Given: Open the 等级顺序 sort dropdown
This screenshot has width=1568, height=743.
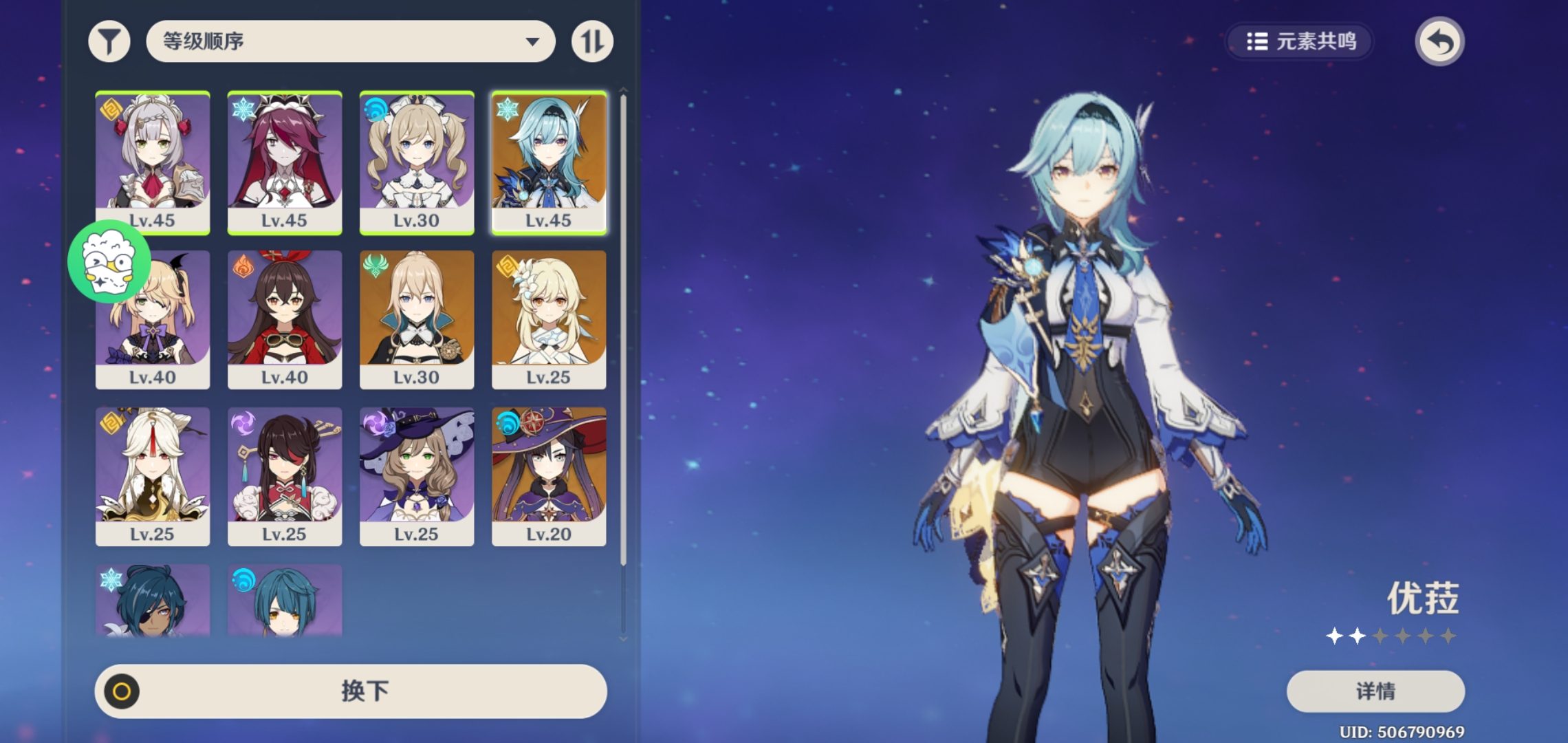Looking at the screenshot, I should 350,41.
